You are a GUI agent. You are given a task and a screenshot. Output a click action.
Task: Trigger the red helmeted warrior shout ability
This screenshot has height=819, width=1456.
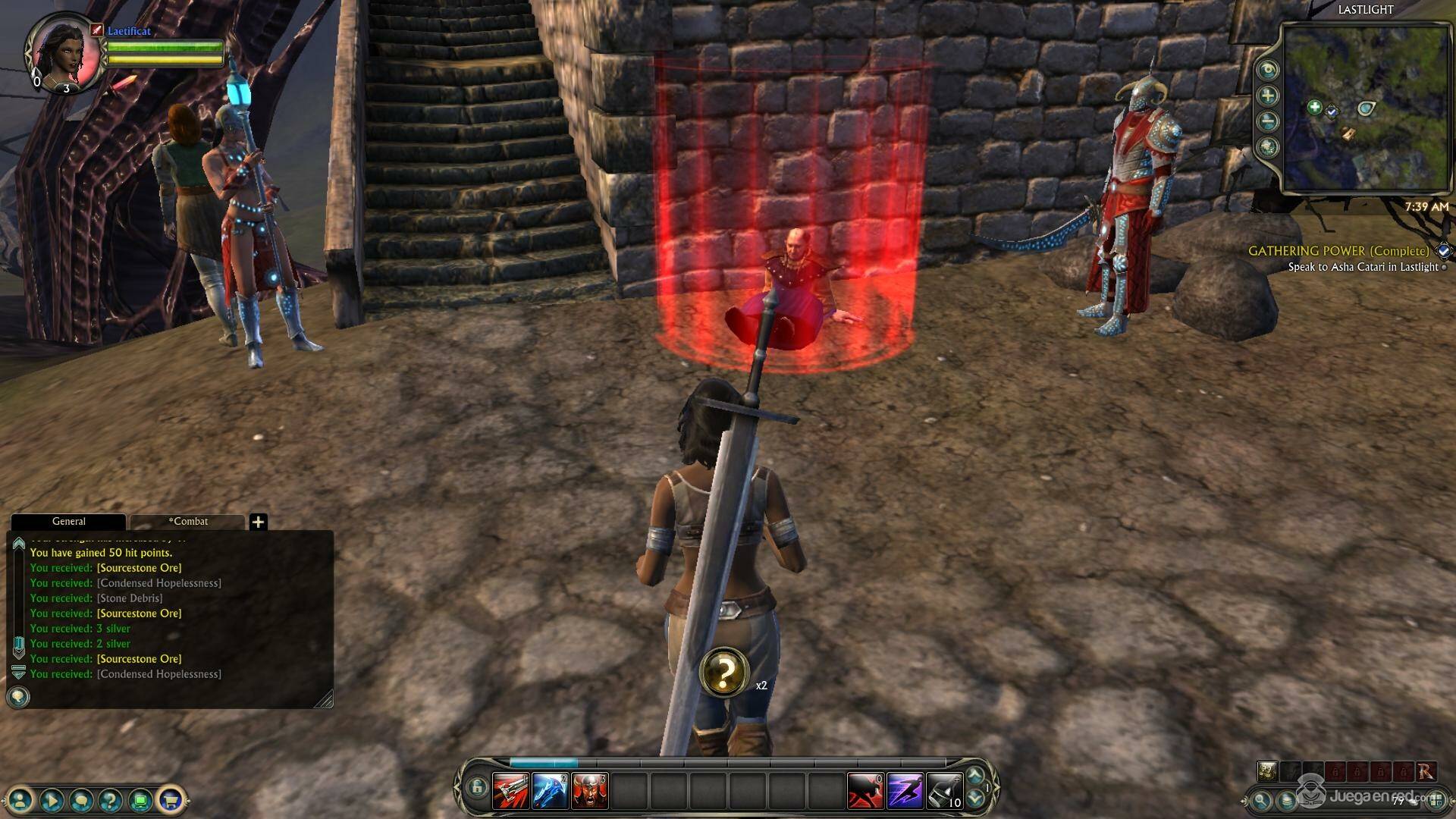pos(589,791)
